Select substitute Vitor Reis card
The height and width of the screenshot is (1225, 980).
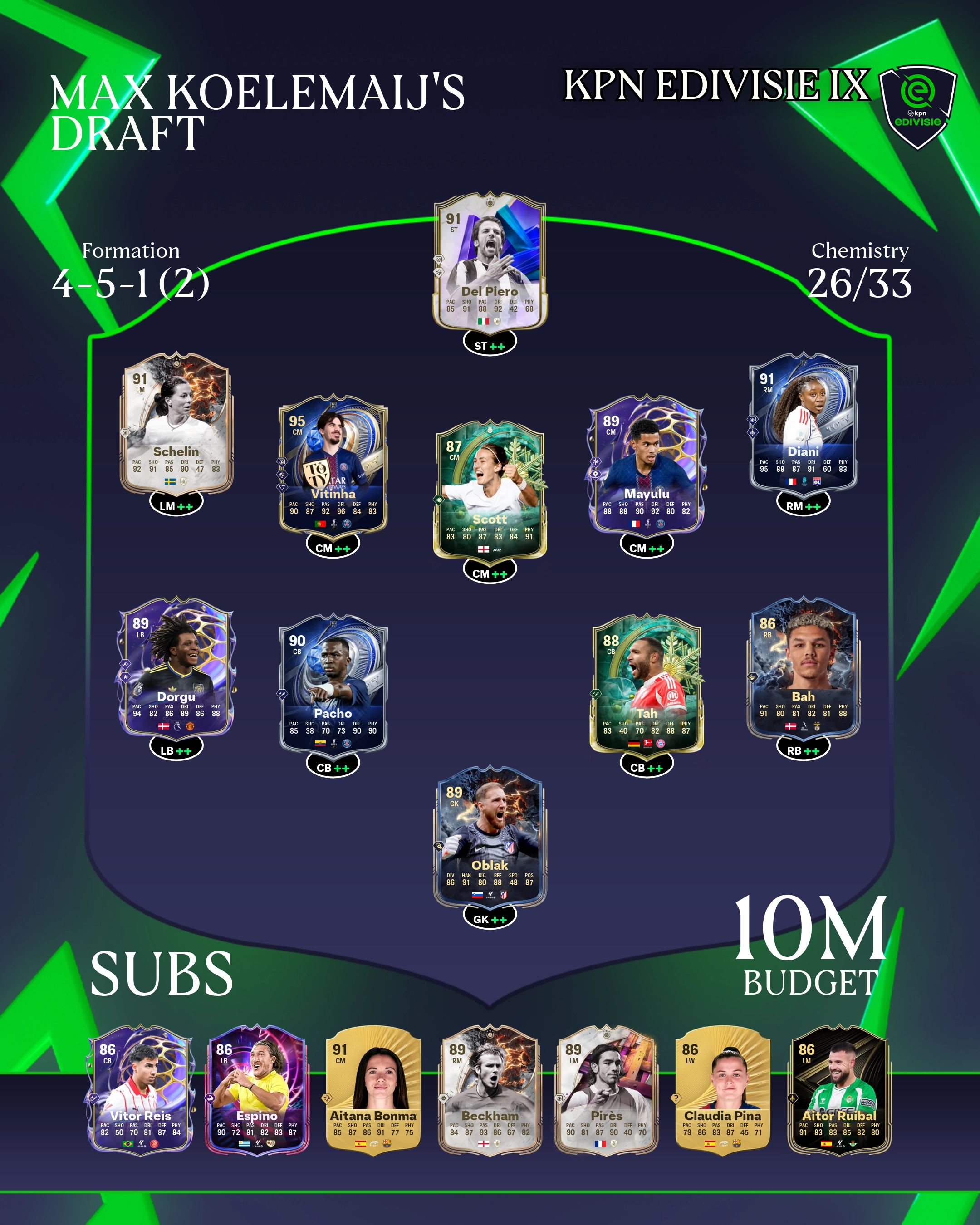pos(140,1090)
